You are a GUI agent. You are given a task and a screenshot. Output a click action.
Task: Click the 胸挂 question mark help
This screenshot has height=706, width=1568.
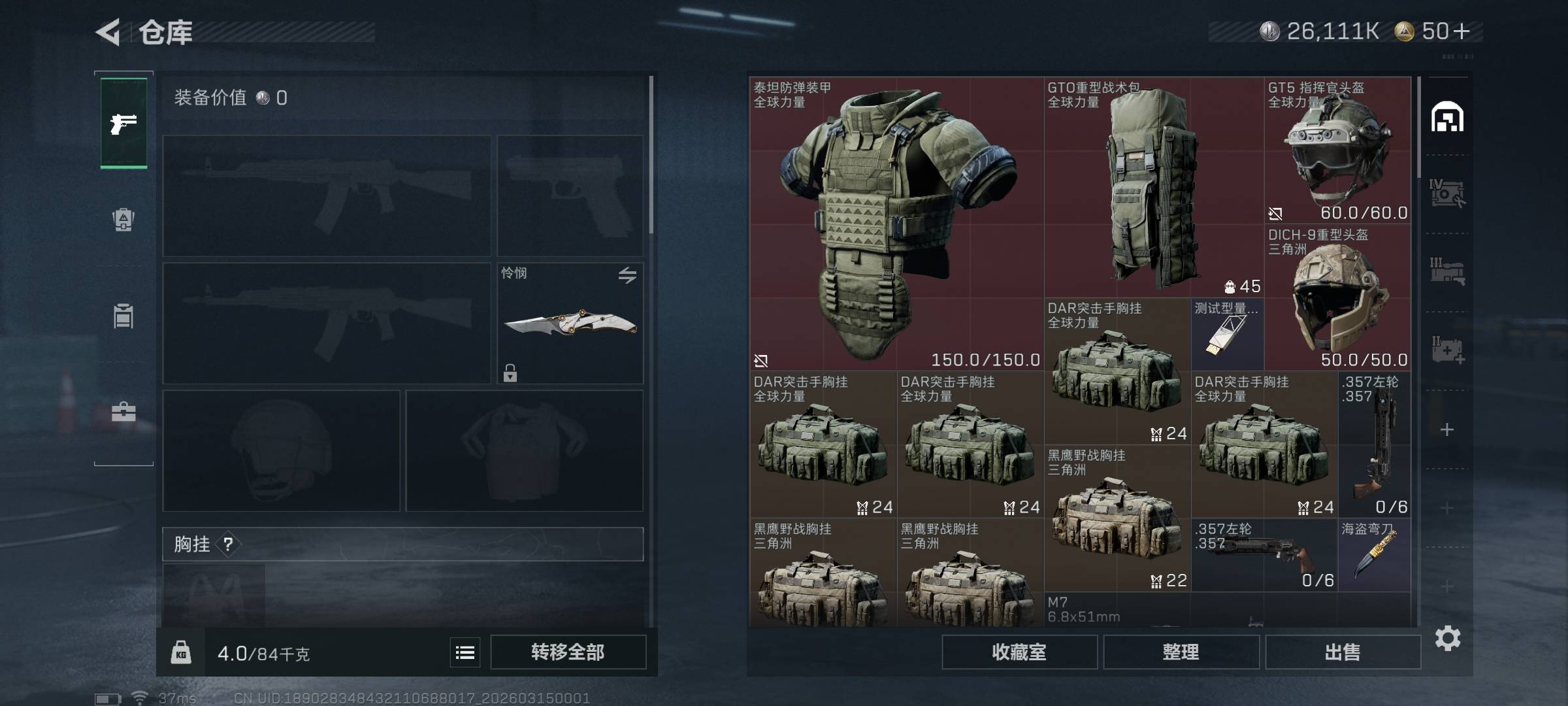(x=228, y=544)
